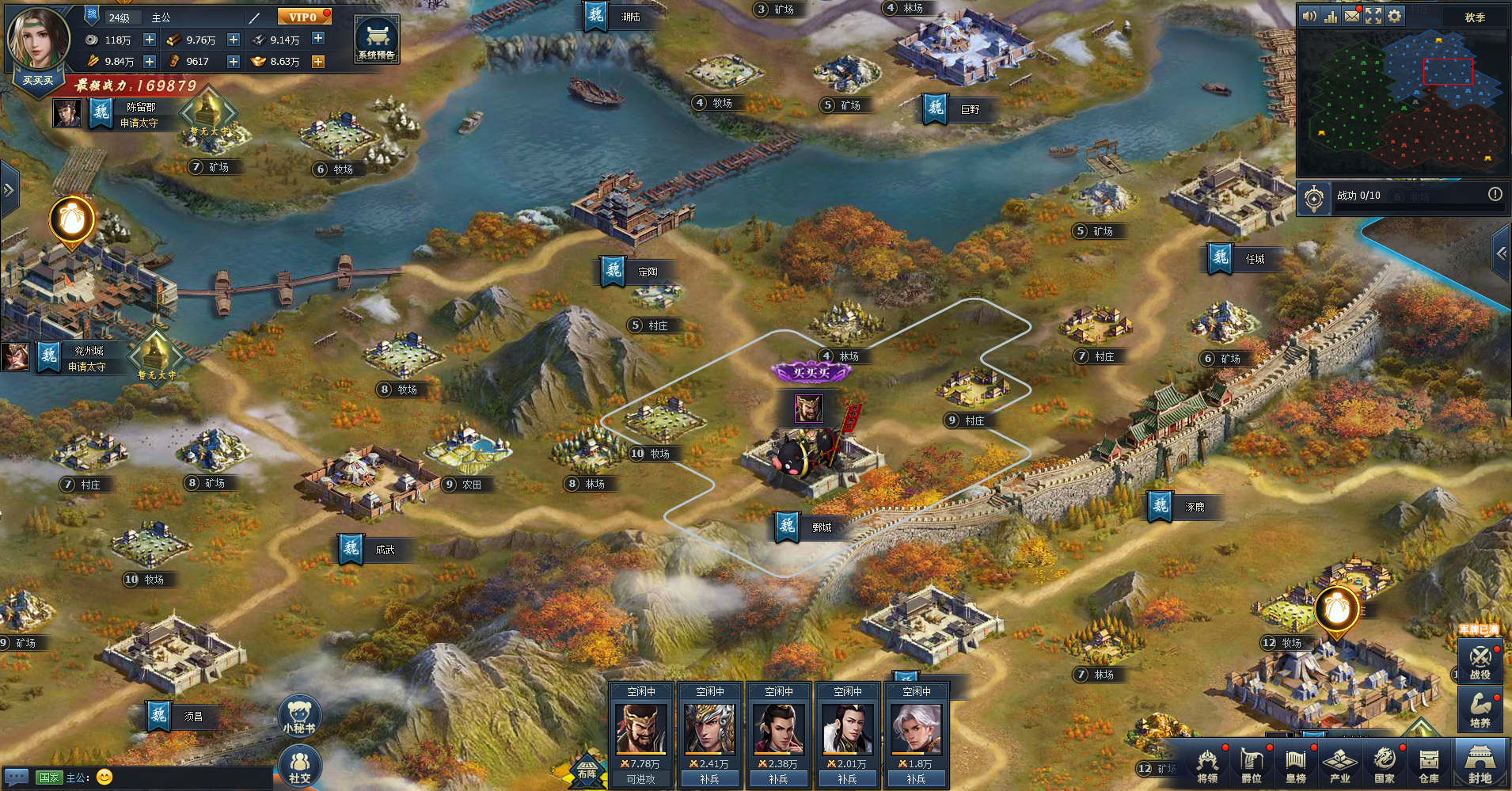
Task: Select the bearded general portrait with 7.78万 troops
Action: tap(640, 728)
